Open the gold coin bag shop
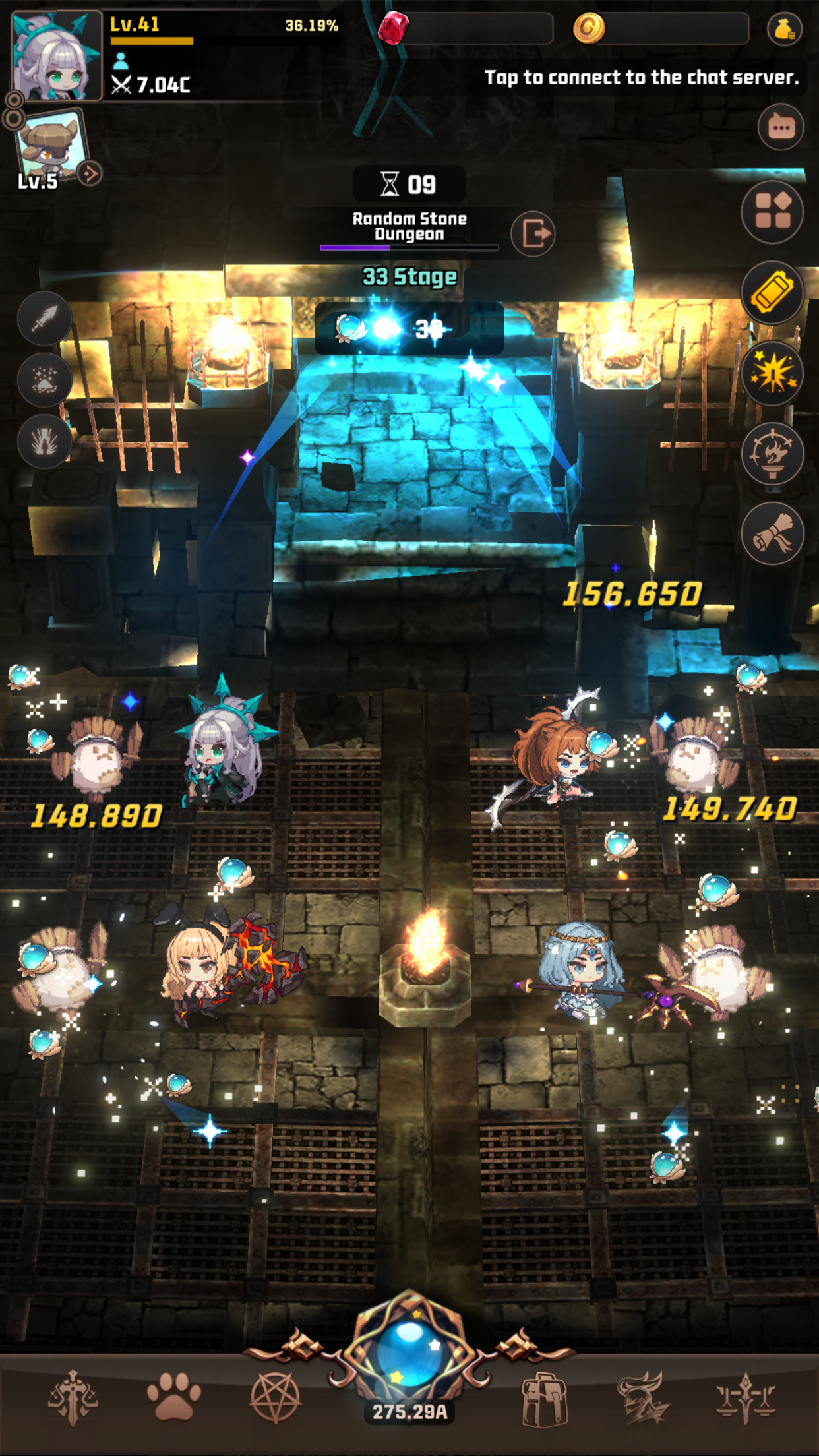819x1456 pixels. point(784,29)
